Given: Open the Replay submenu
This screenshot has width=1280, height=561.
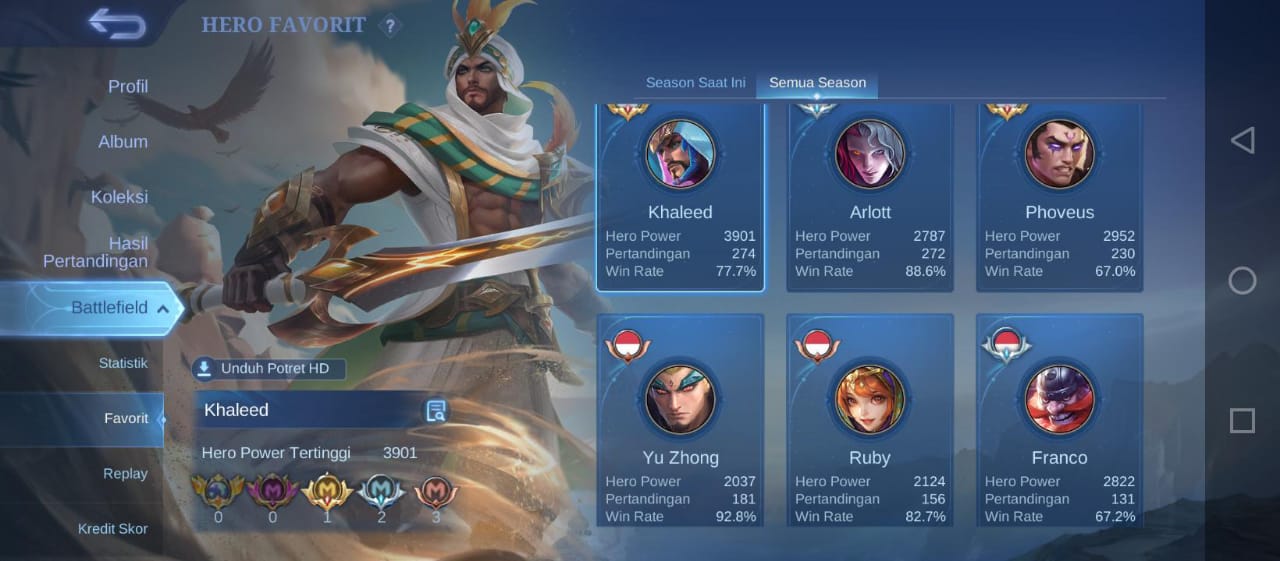Looking at the screenshot, I should [x=125, y=473].
